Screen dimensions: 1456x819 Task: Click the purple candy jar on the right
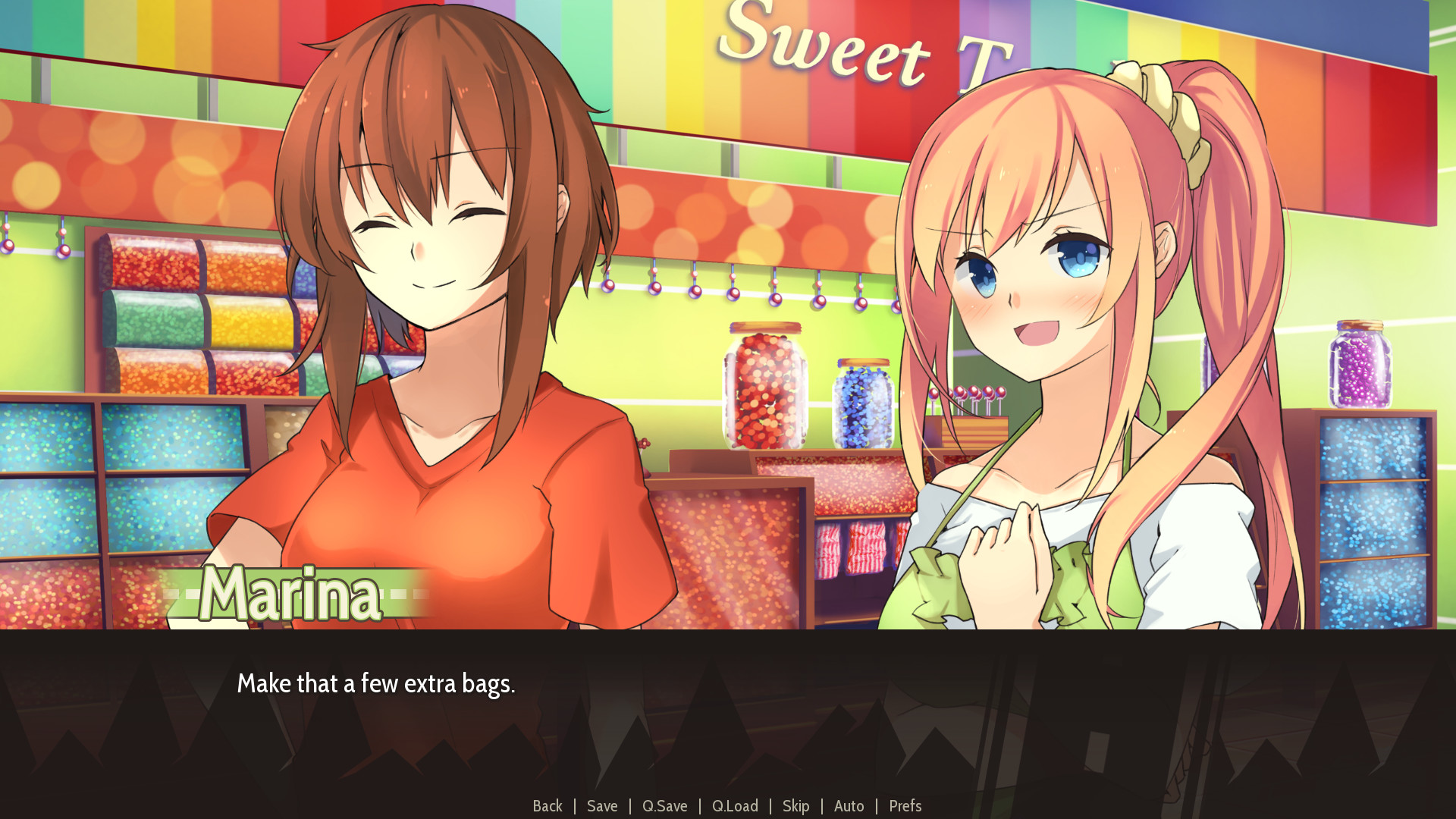point(1360,364)
